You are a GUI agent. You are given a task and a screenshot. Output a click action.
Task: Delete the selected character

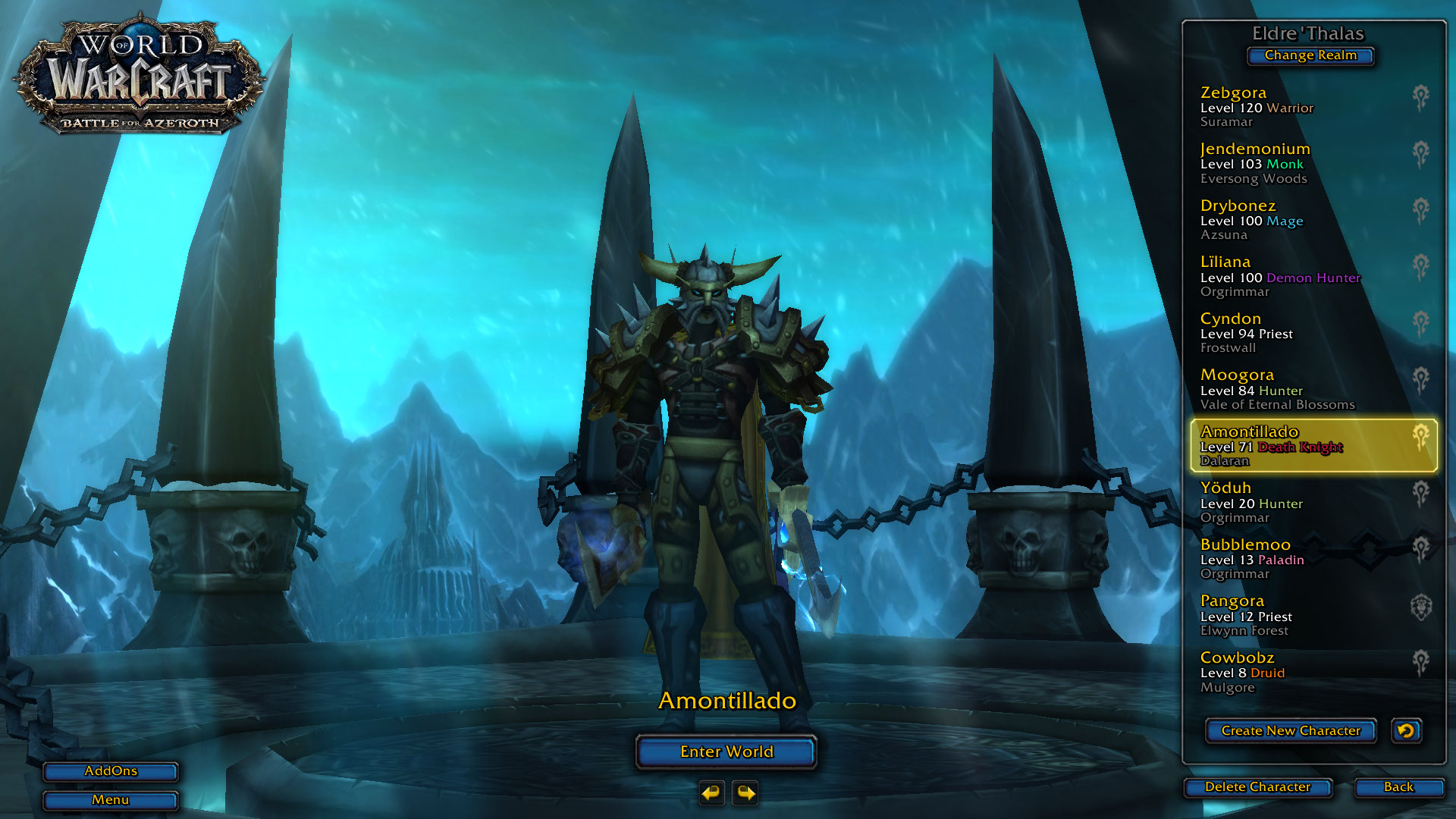click(1257, 787)
